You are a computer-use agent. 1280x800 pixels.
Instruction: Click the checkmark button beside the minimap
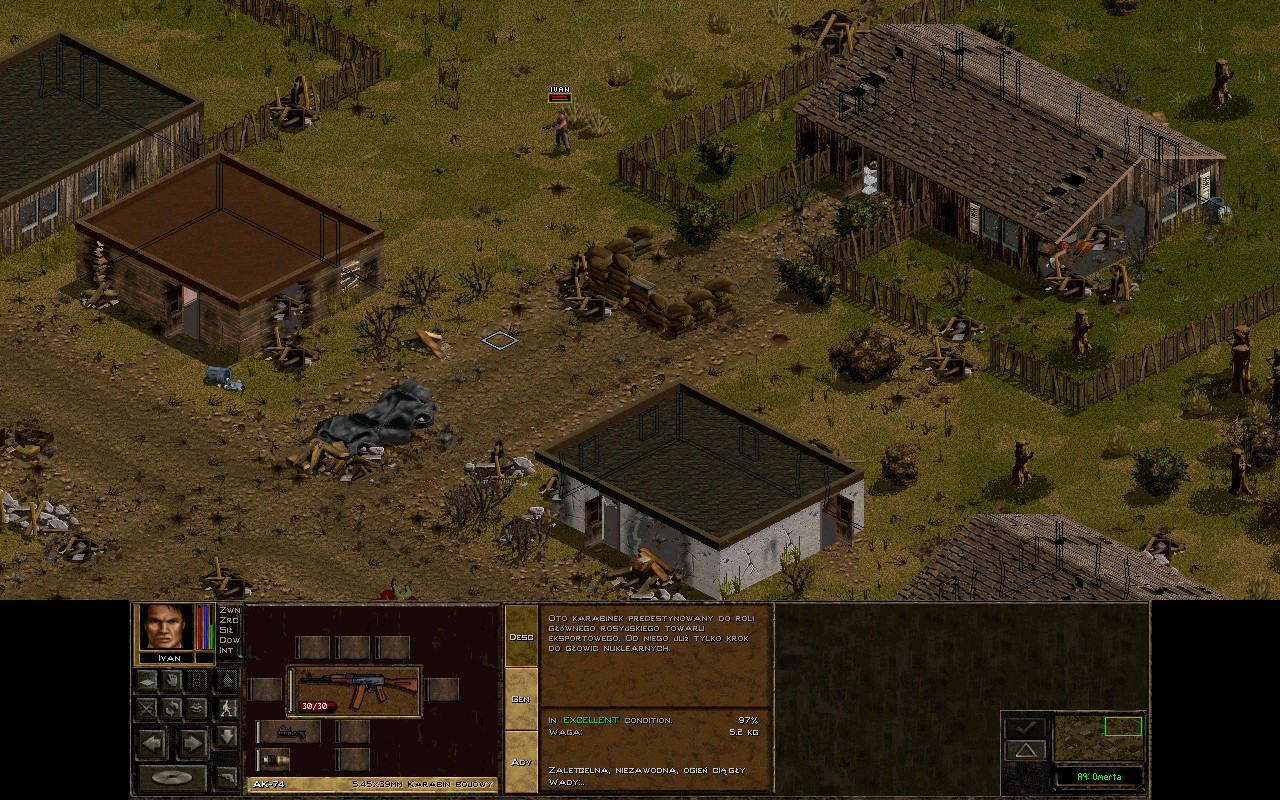click(x=1026, y=728)
